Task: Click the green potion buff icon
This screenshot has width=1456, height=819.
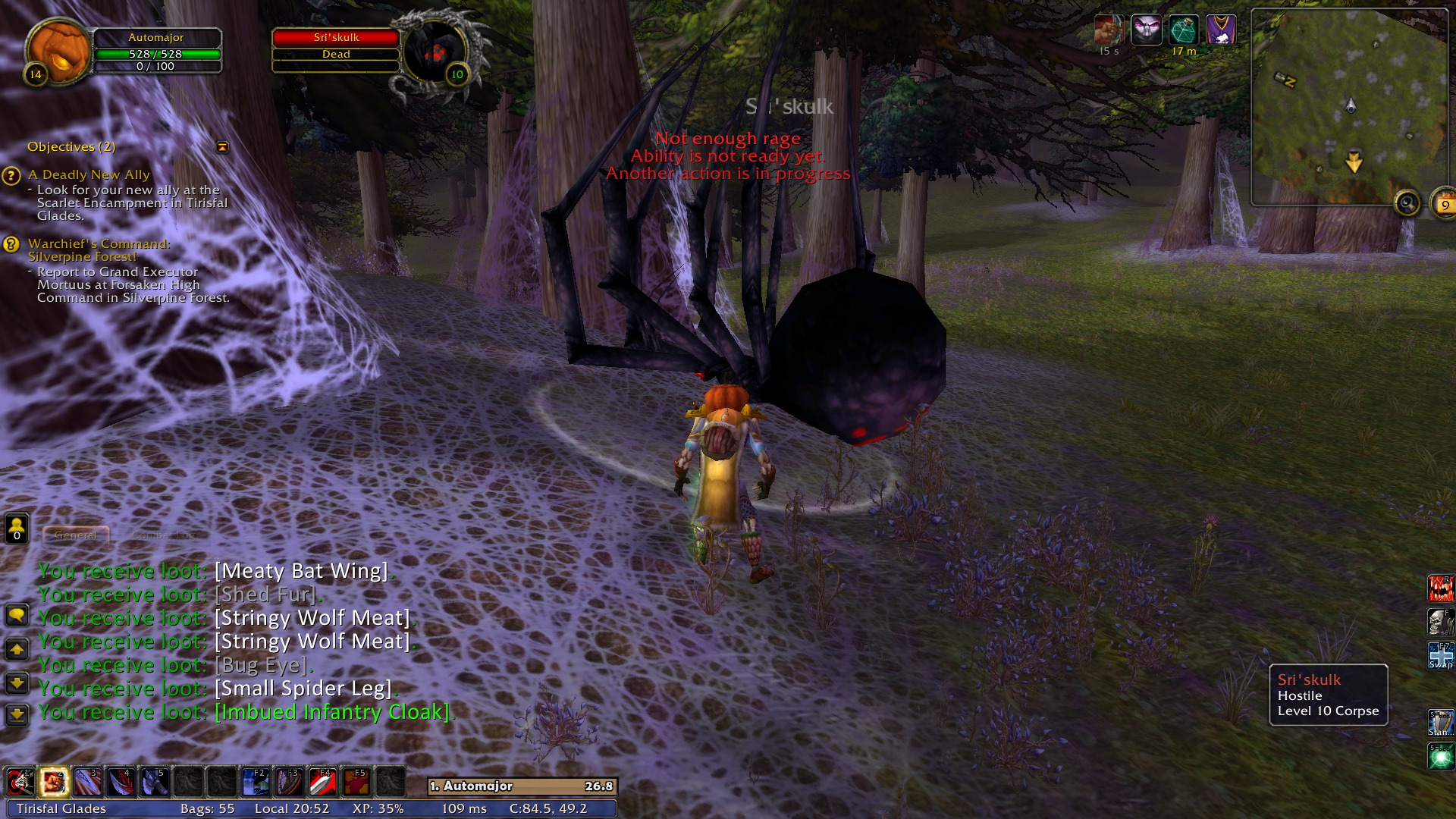Action: [1183, 30]
